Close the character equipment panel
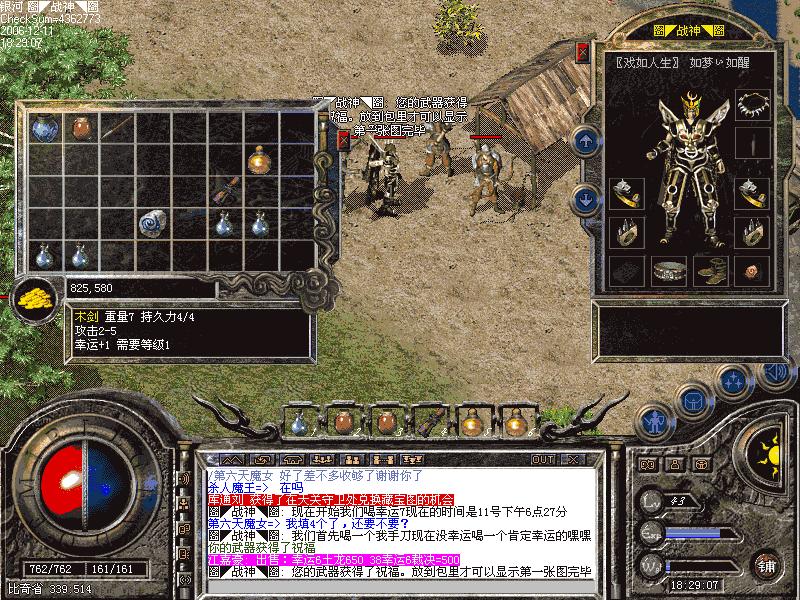The width and height of the screenshot is (800, 600). pyautogui.click(x=582, y=51)
